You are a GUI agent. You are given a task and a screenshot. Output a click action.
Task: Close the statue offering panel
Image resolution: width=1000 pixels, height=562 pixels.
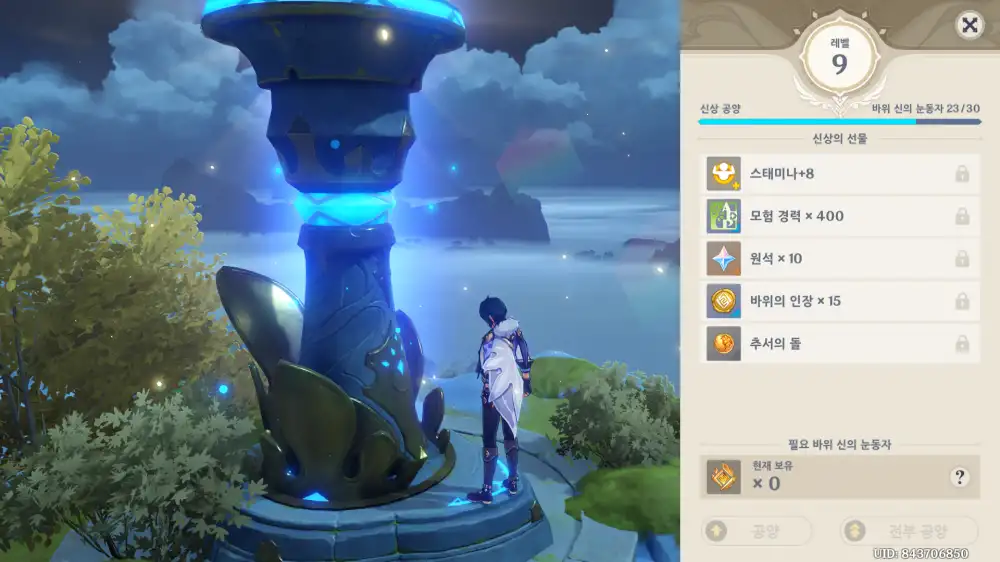click(968, 26)
